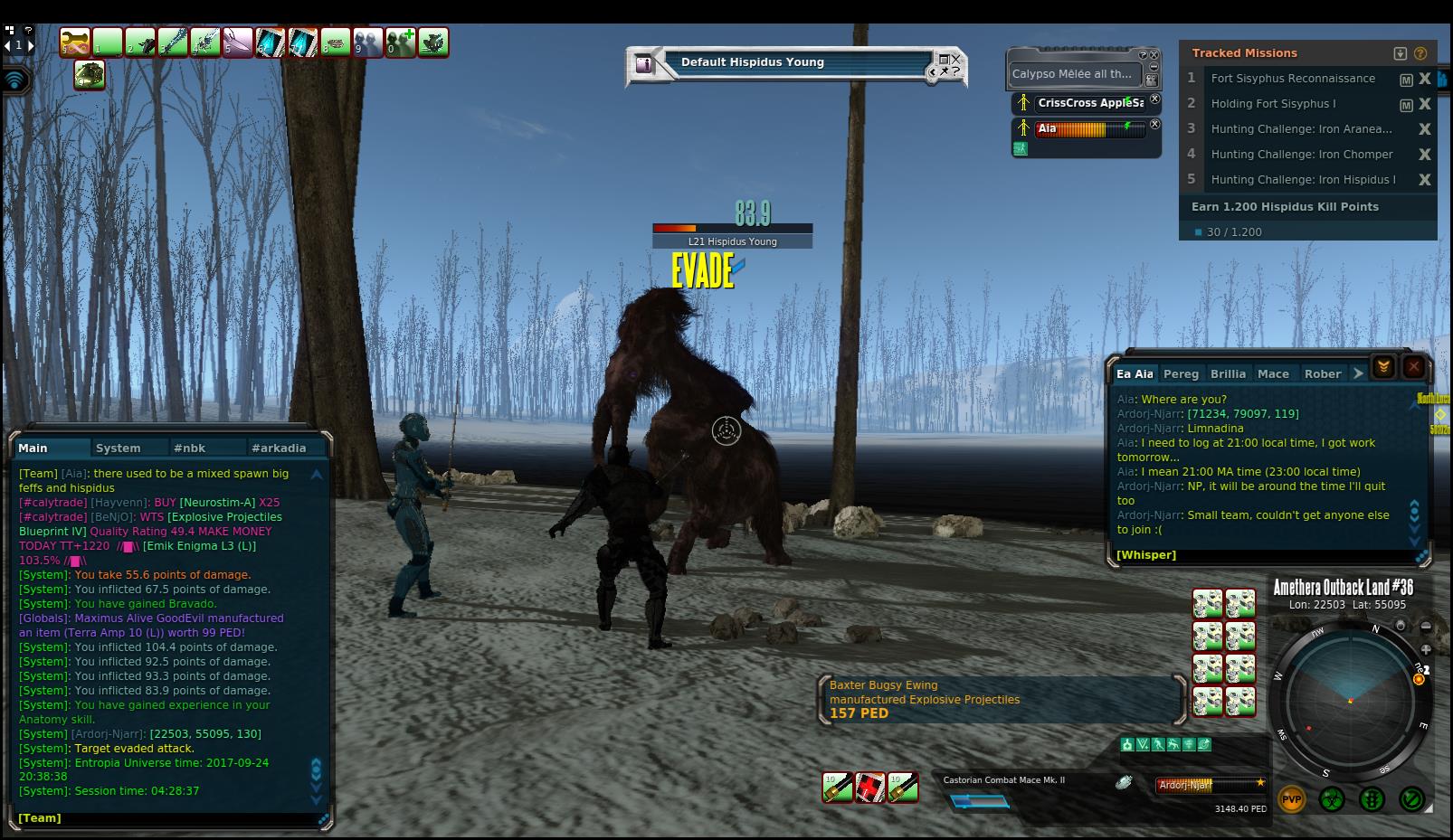This screenshot has height=840, width=1453.
Task: Click the biohazard icon below the radar
Action: point(1331,799)
